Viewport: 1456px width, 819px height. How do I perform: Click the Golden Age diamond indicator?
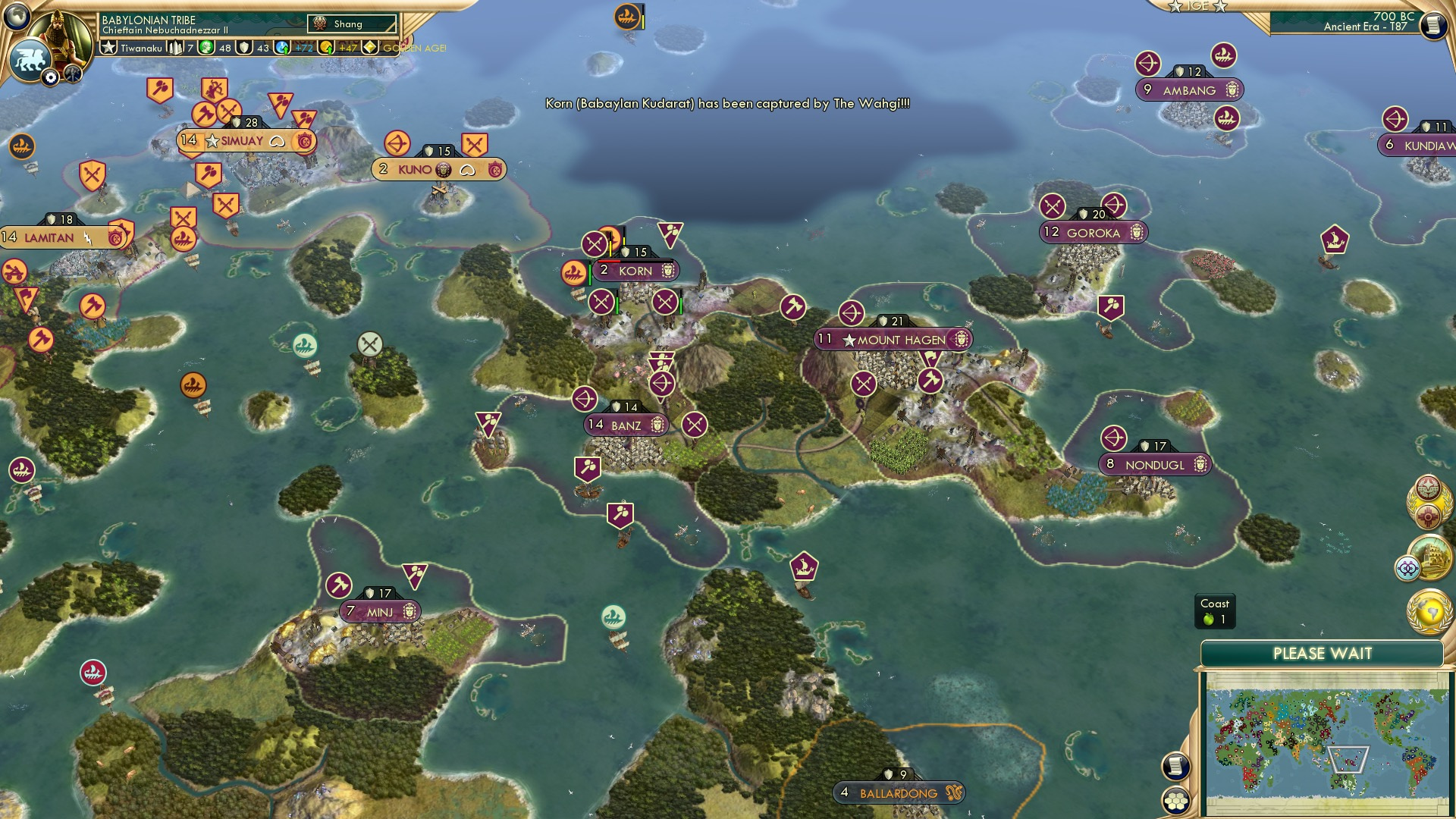point(369,47)
